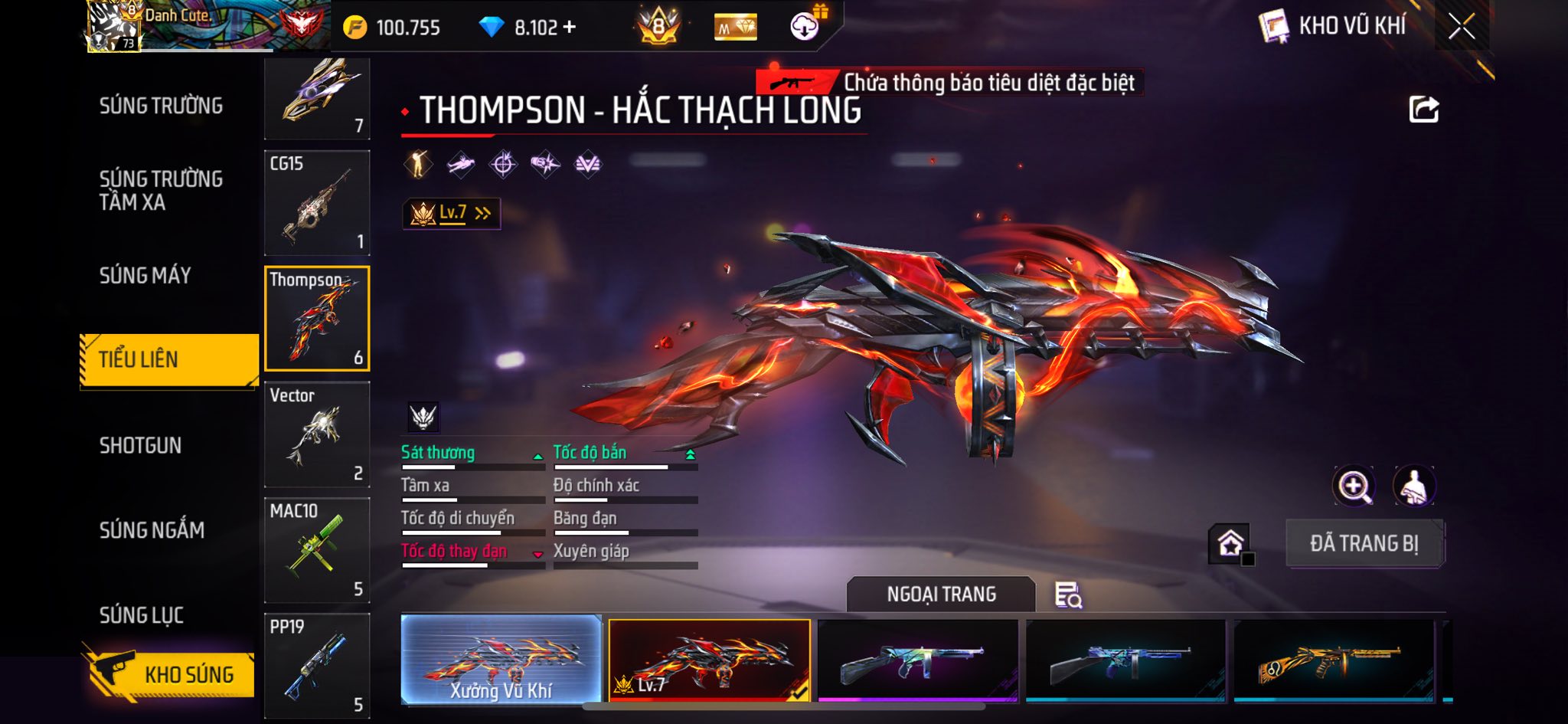Open the Súng Lục category
This screenshot has height=724, width=1568.
142,614
